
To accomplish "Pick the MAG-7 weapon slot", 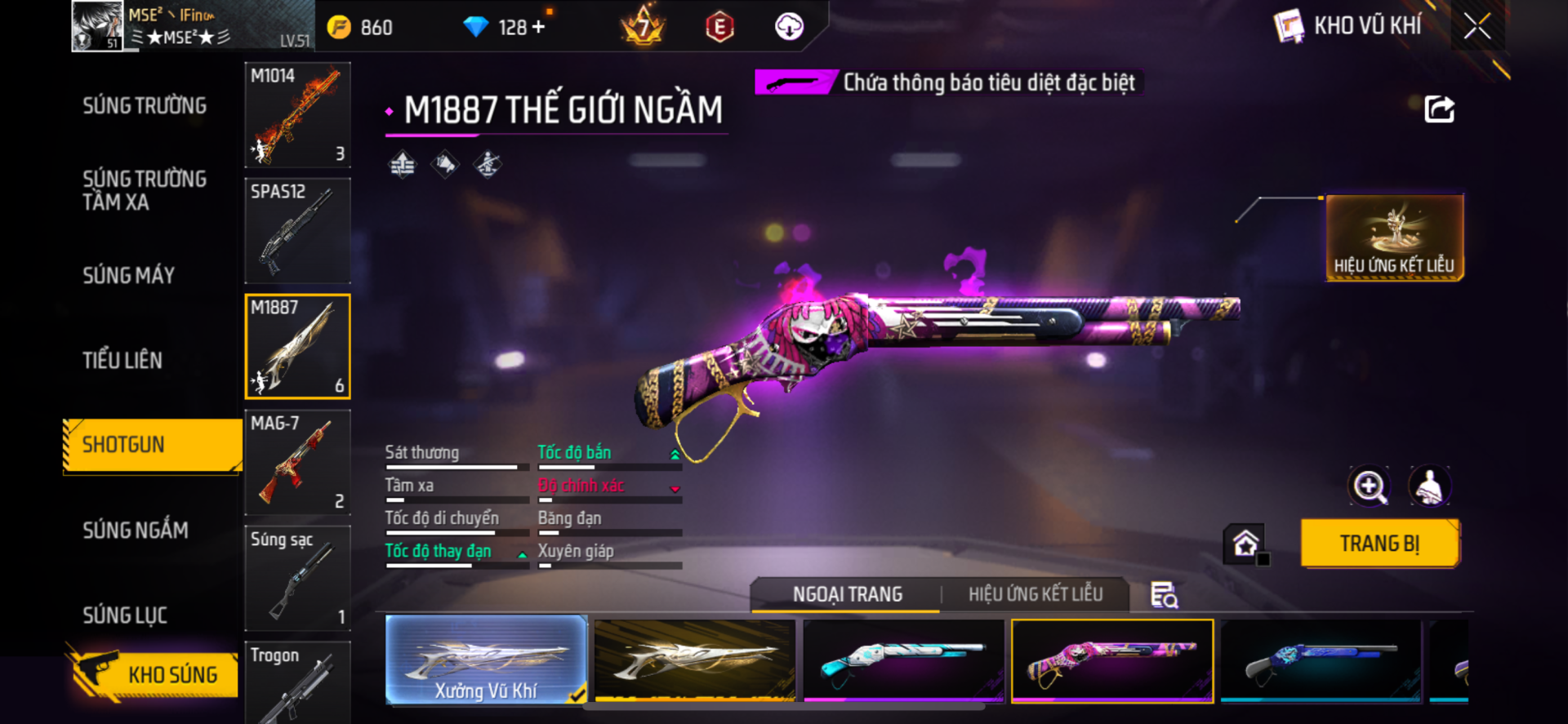I will pos(297,463).
